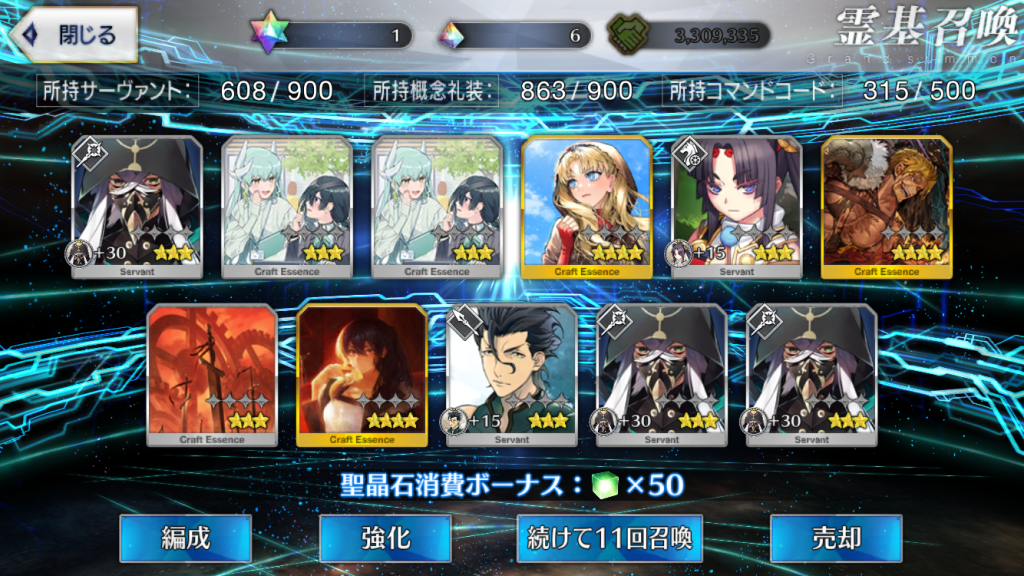Select the muscular blonde man Craft Essence card
This screenshot has width=1024, height=576.
point(887,206)
